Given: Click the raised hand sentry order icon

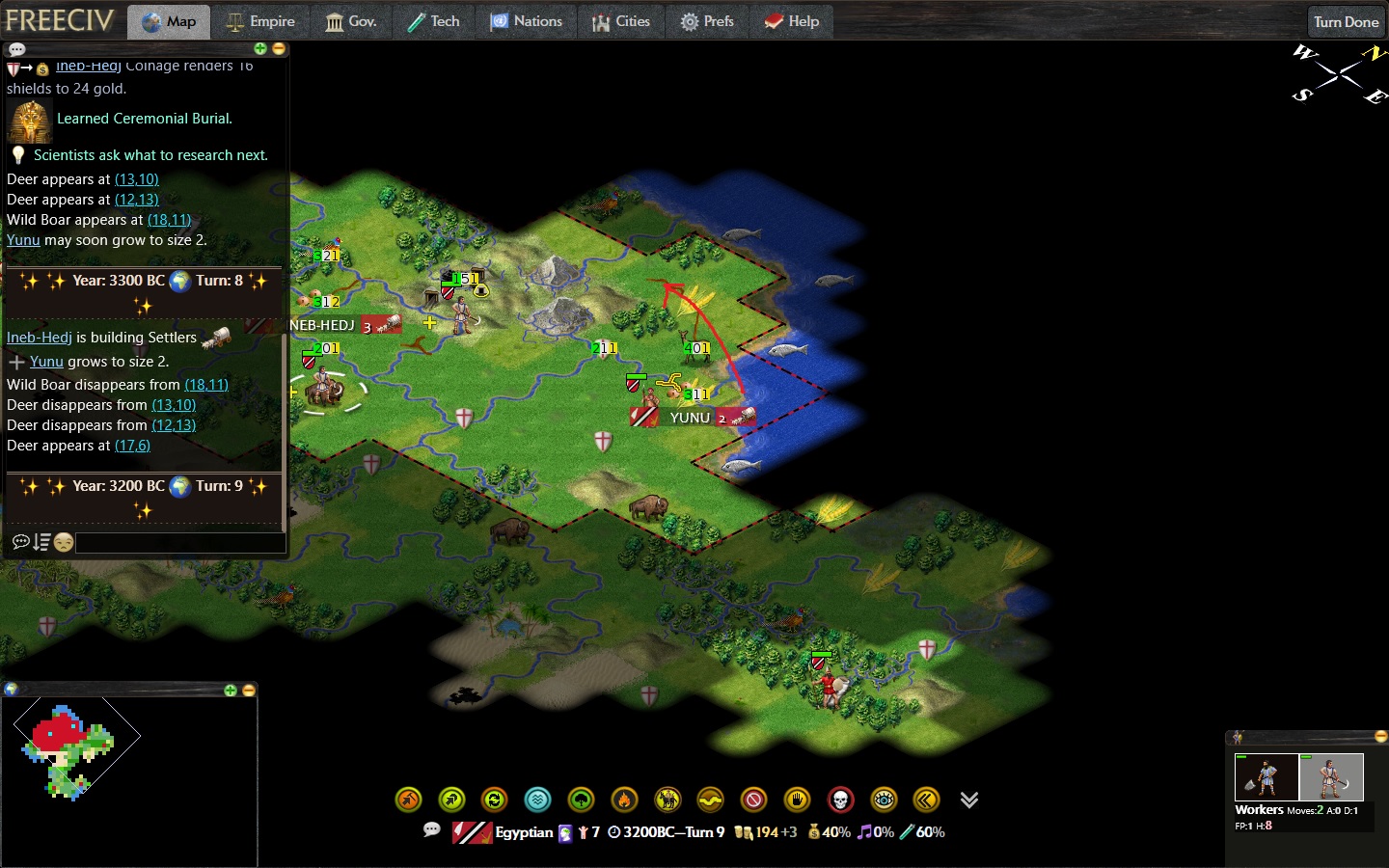Looking at the screenshot, I should 797,800.
